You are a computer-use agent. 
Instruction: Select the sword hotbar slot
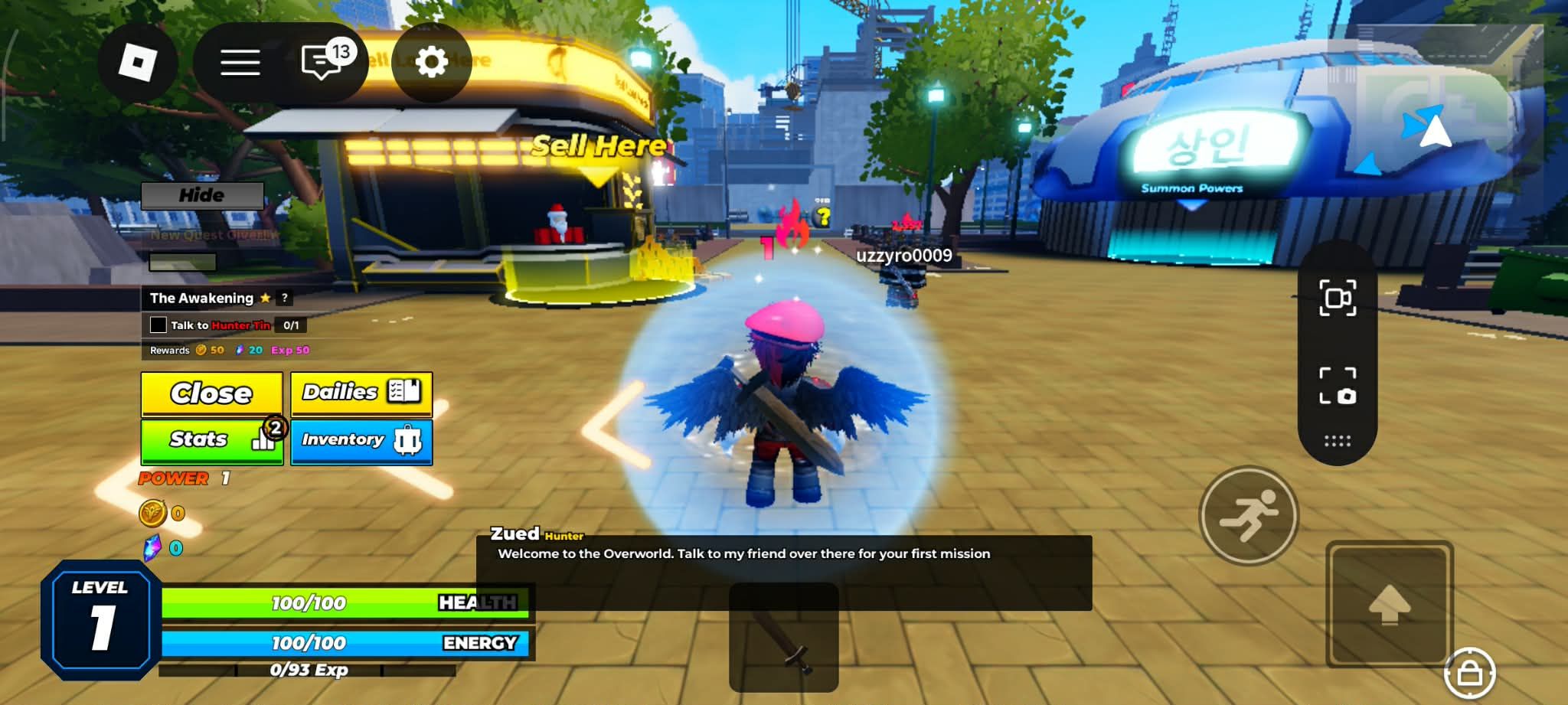pos(783,637)
